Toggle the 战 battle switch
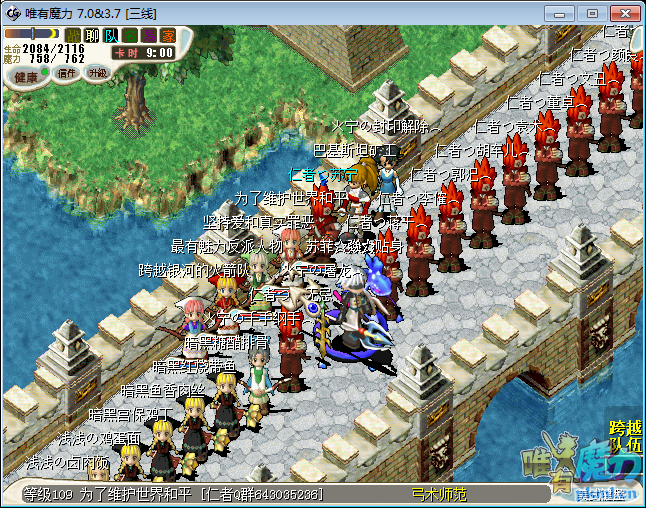 tap(73, 35)
